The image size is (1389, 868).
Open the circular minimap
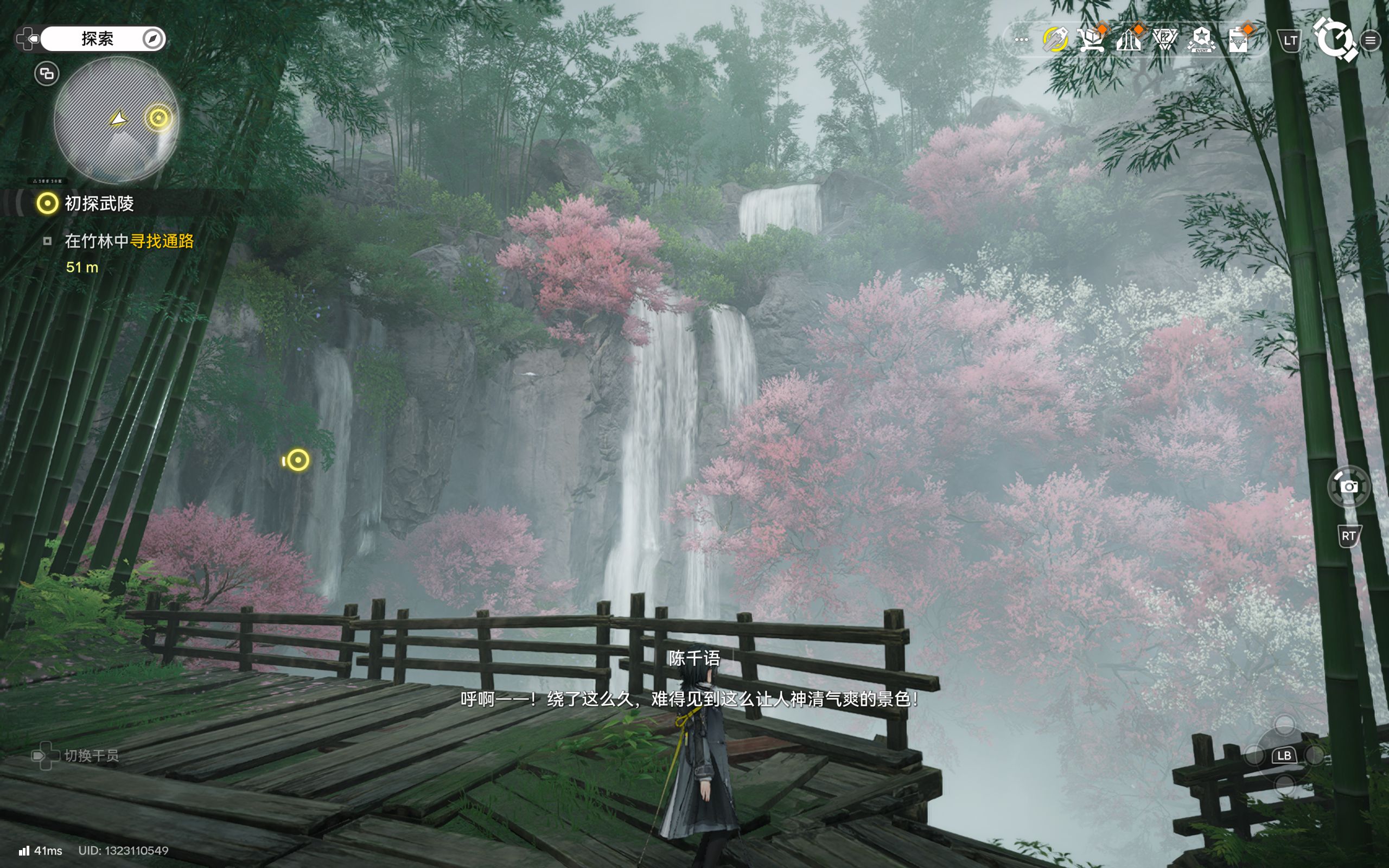[116, 119]
